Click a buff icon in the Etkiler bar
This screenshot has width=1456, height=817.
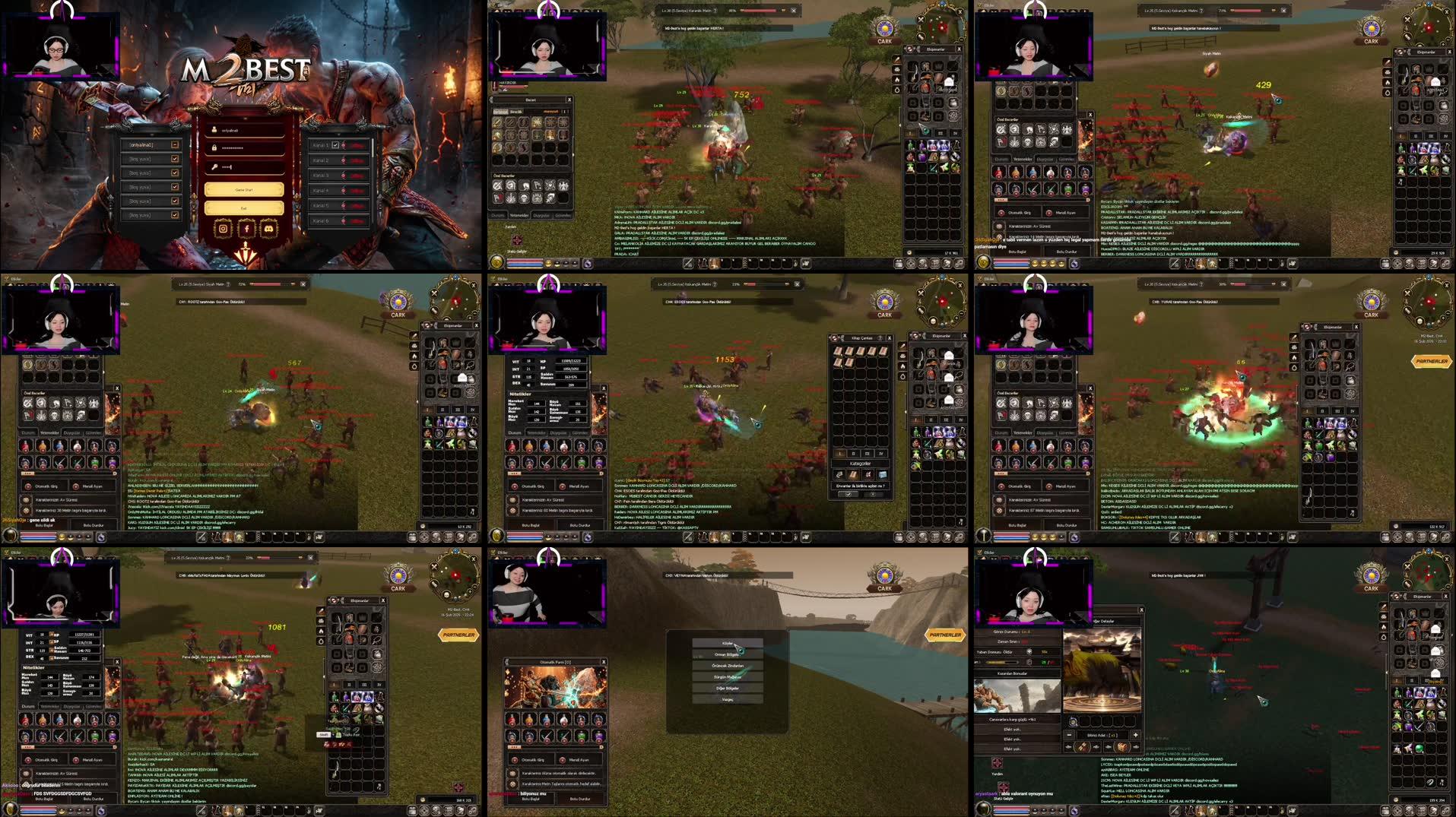point(10,284)
